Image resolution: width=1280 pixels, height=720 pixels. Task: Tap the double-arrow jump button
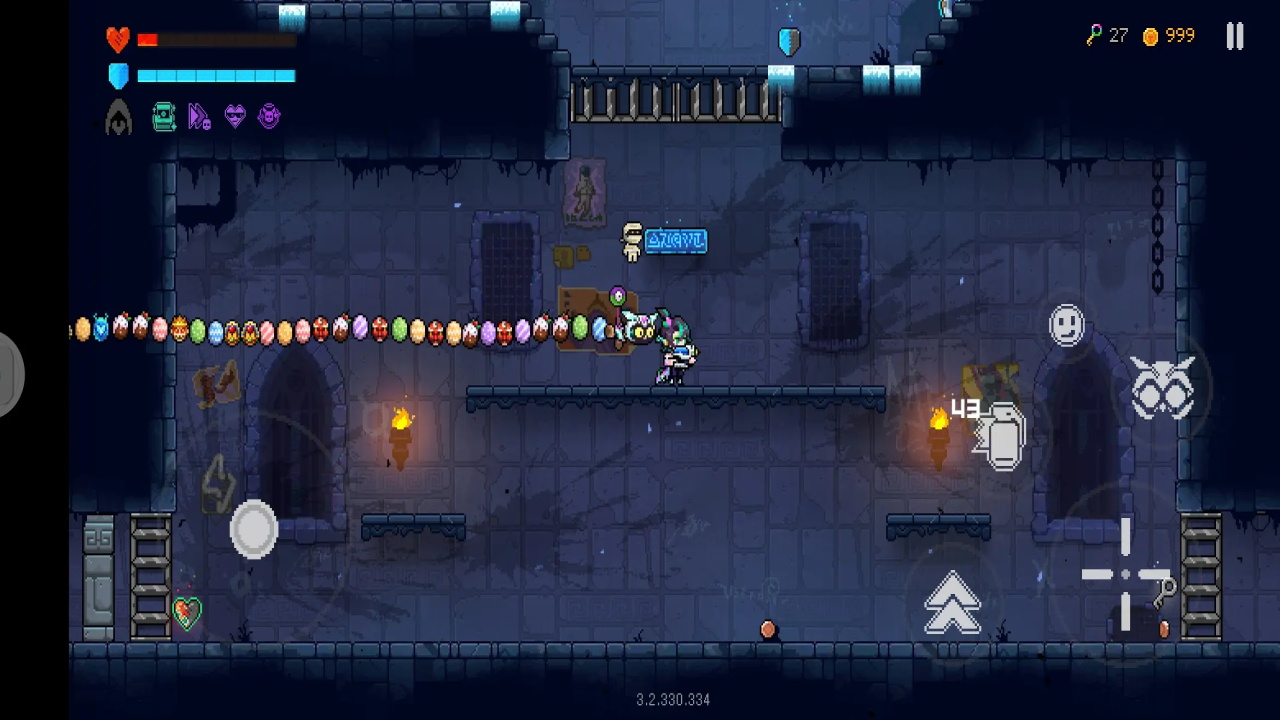[952, 603]
